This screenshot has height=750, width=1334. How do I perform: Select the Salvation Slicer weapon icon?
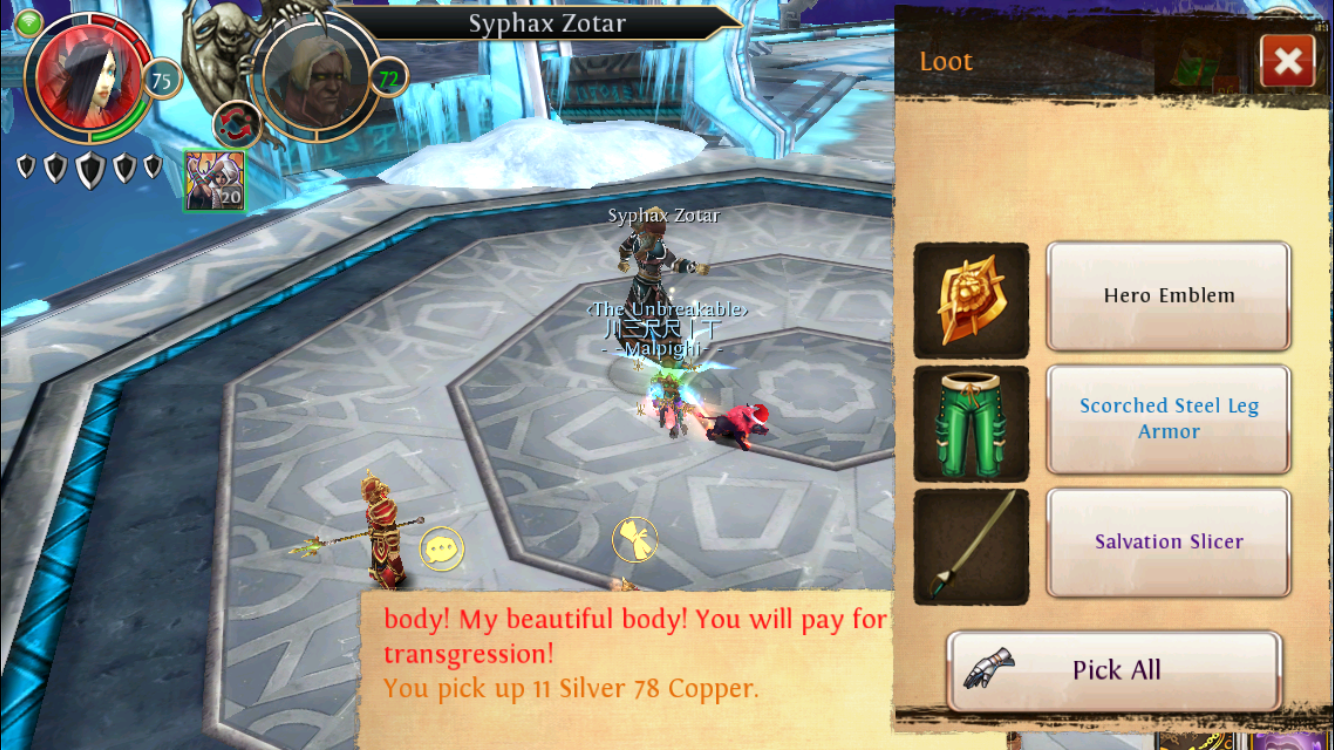971,546
